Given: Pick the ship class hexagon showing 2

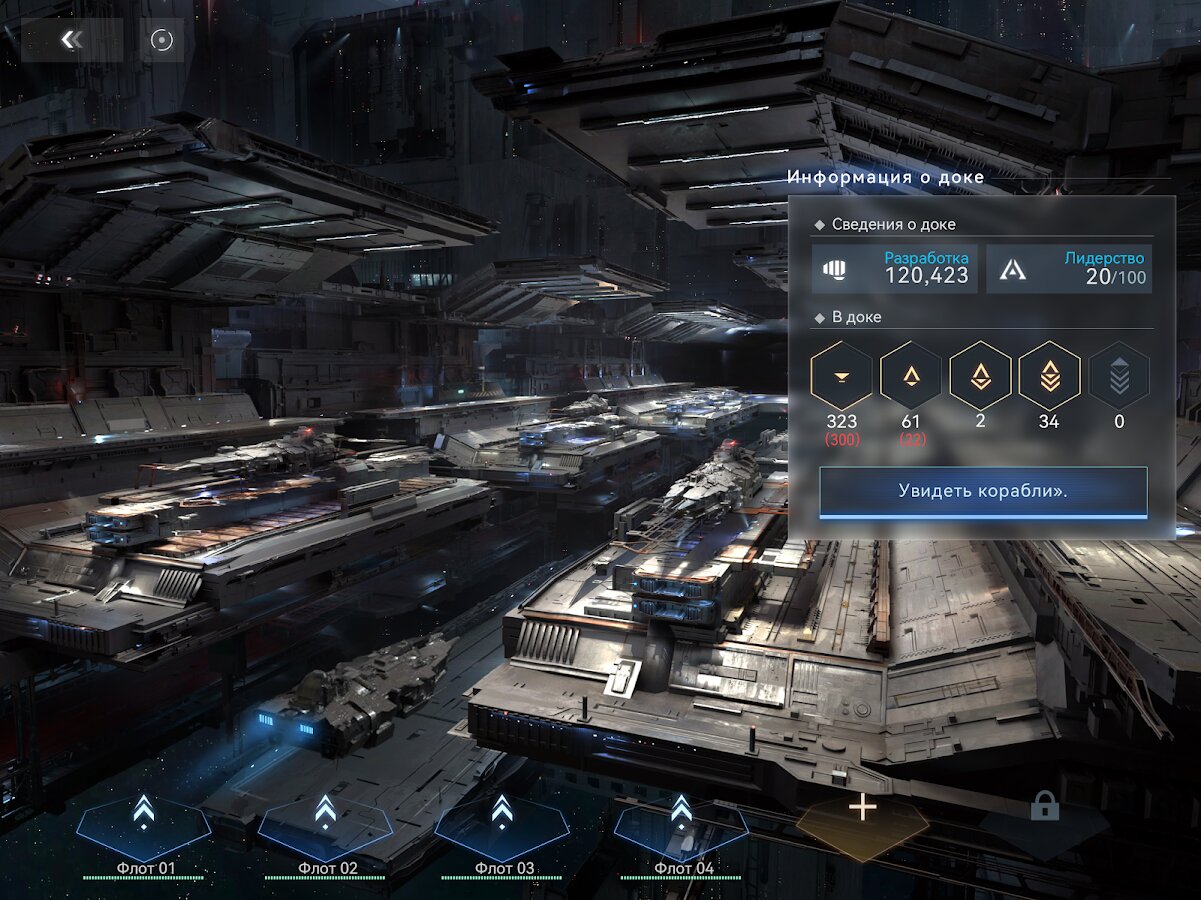Looking at the screenshot, I should tap(980, 376).
